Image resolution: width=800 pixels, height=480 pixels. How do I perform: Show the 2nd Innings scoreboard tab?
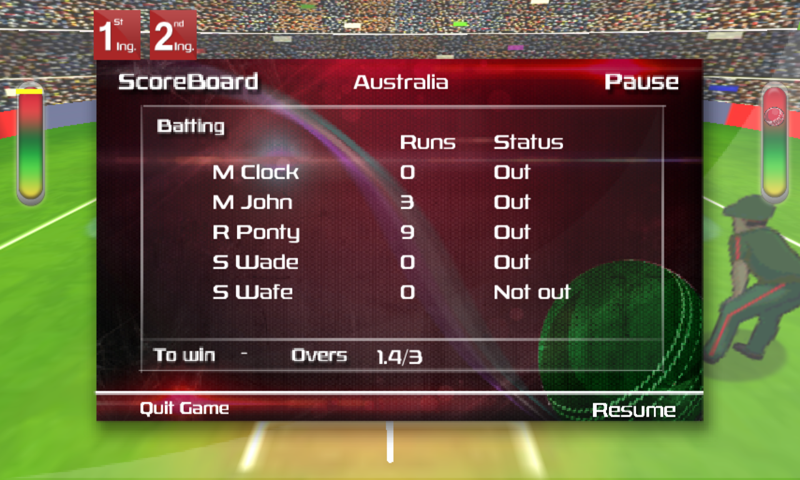coord(173,36)
